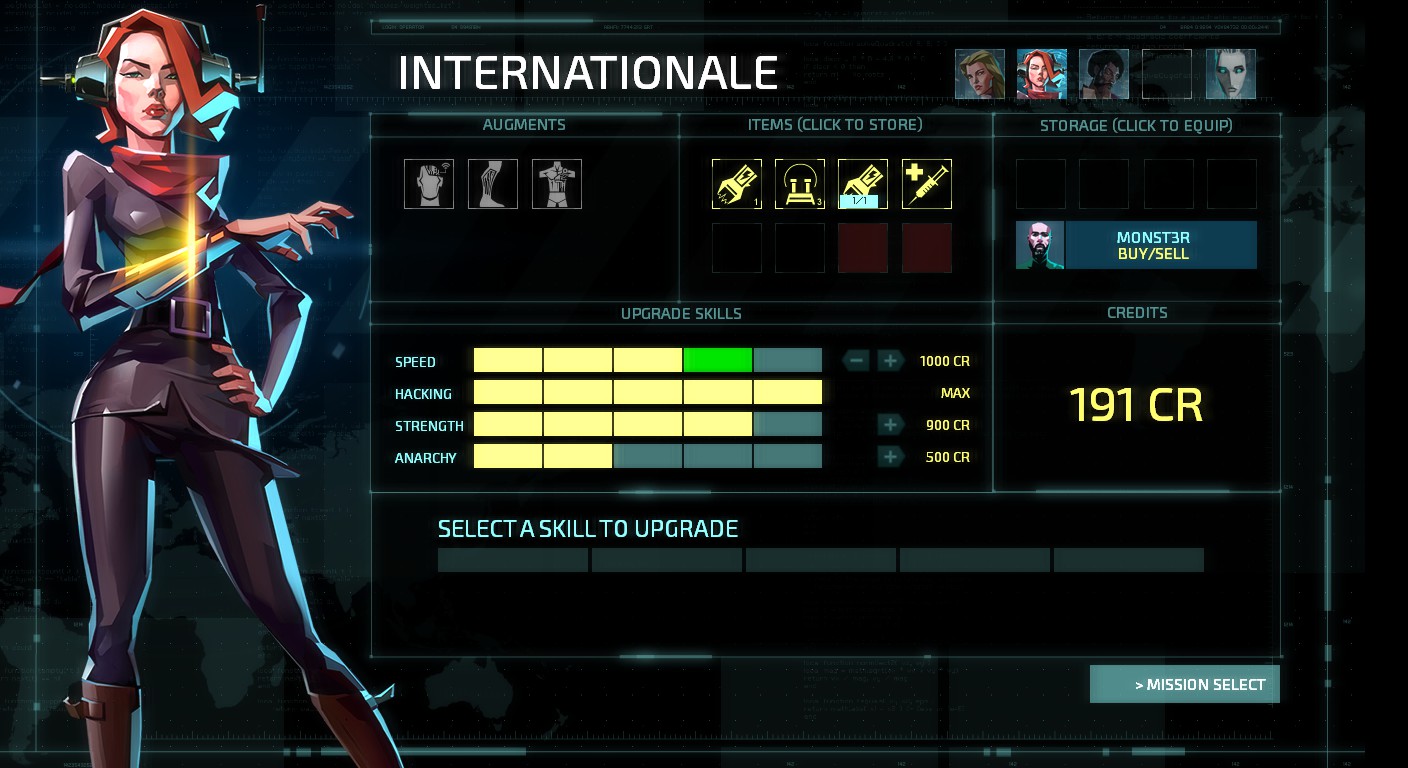The height and width of the screenshot is (768, 1408).
Task: Increase the Speed skill with plus
Action: [890, 361]
